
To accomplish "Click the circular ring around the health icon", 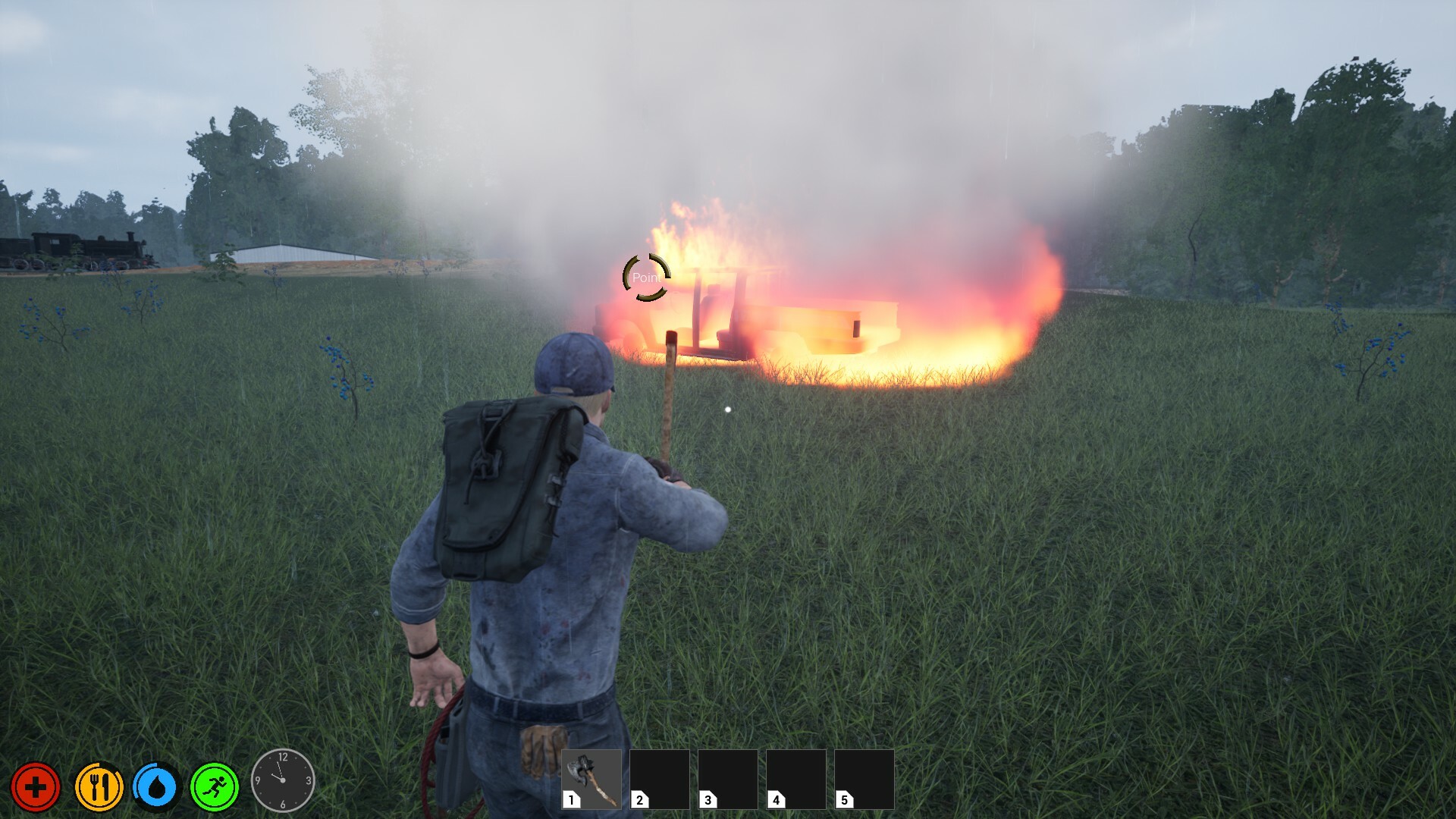I will pos(36,767).
